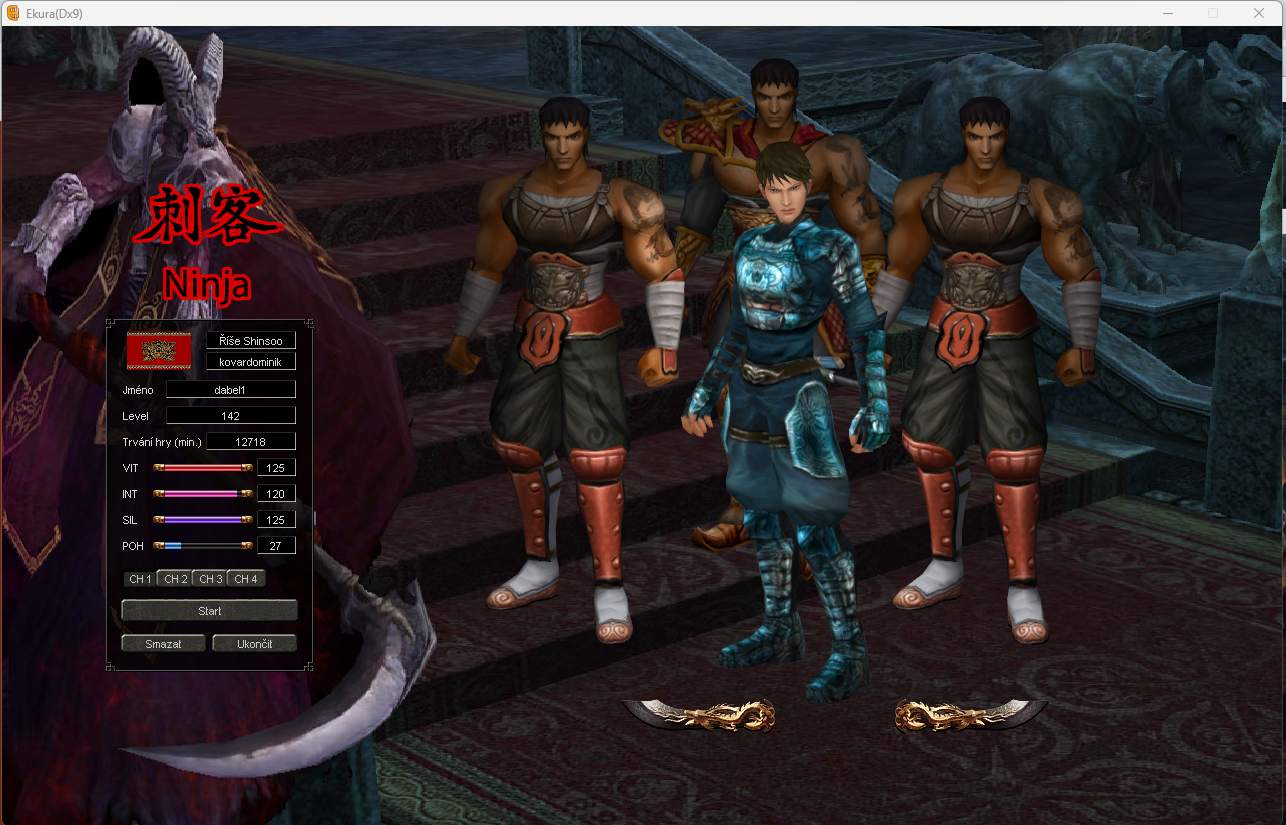Rotate to previous character with left blade arrow

coord(700,714)
